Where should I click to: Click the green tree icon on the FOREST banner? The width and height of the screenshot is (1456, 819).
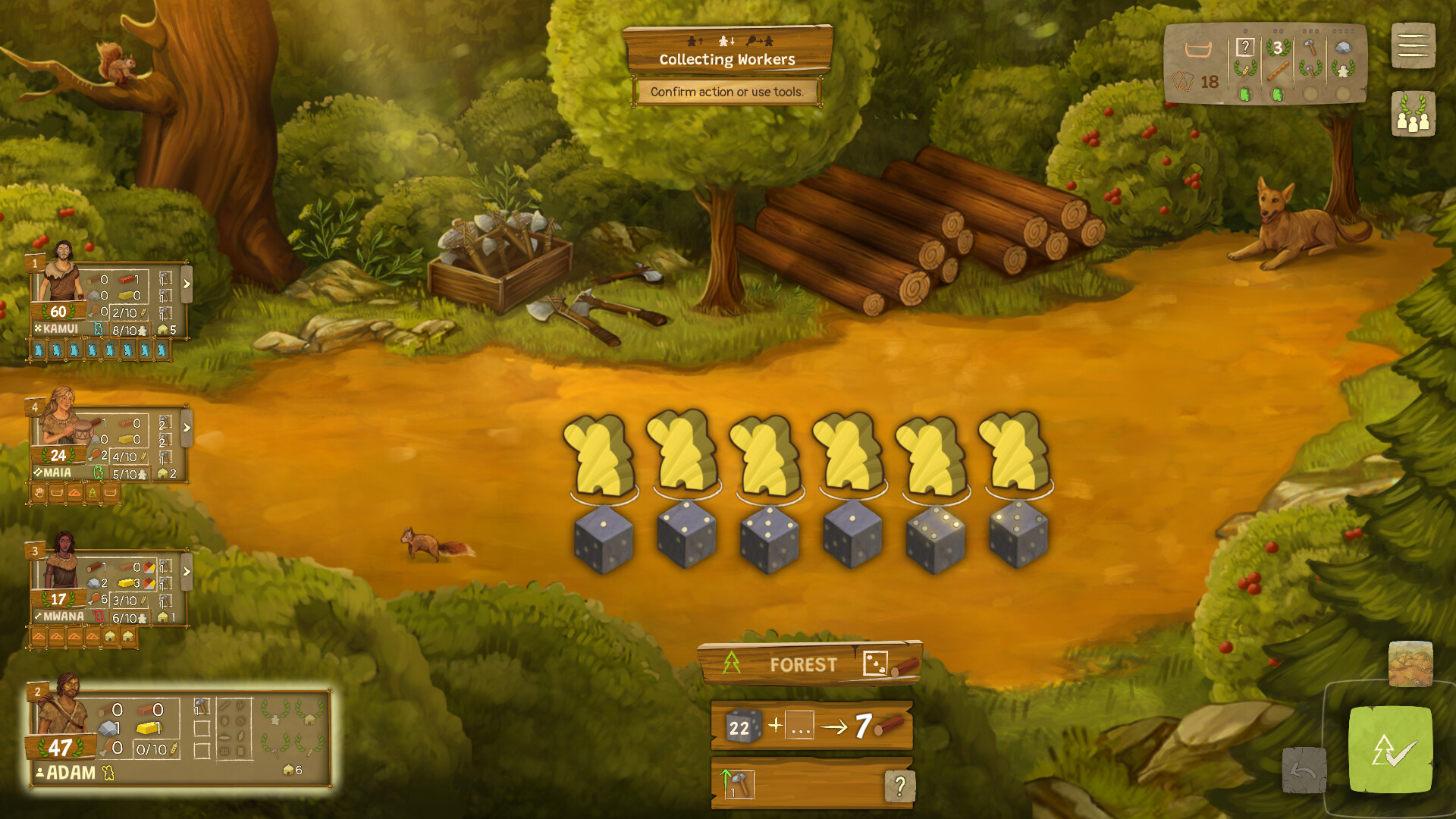(732, 662)
